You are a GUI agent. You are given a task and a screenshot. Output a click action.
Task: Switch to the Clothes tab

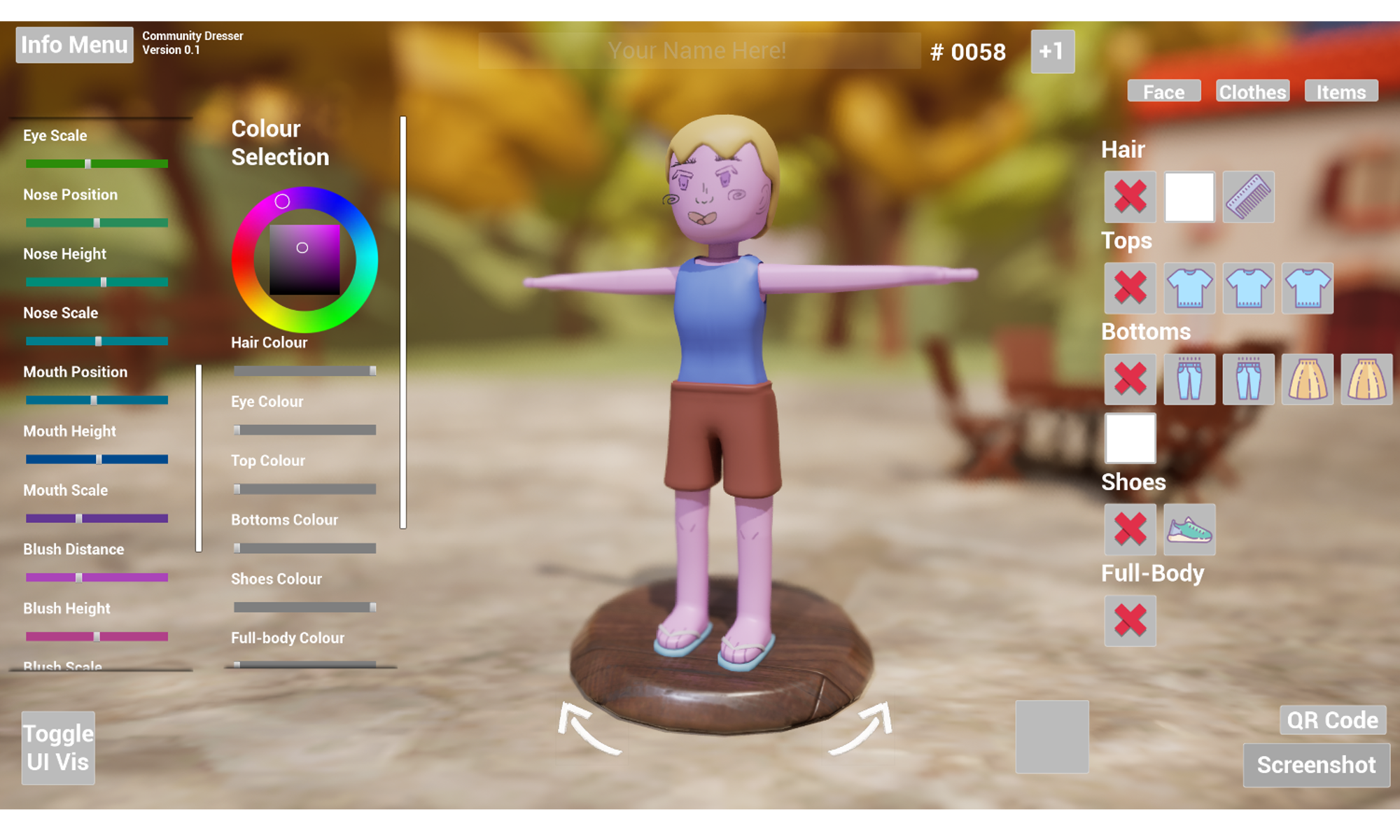pyautogui.click(x=1252, y=92)
